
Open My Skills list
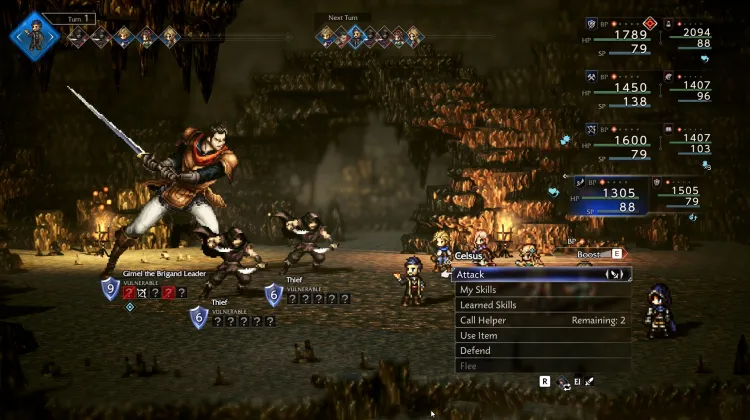point(541,290)
